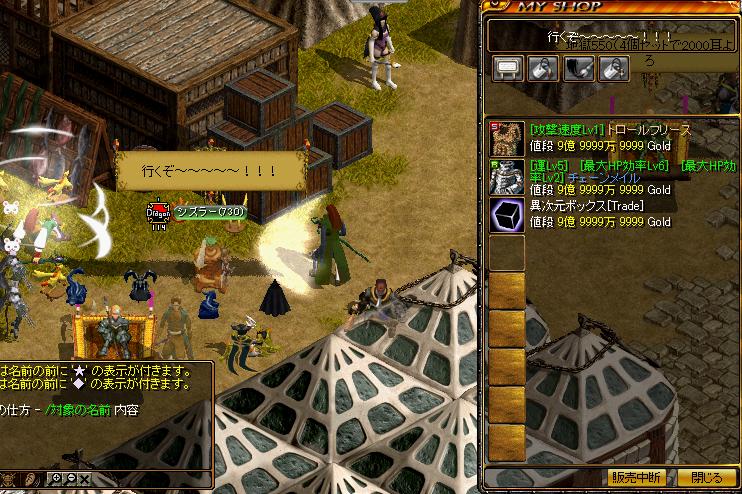Viewport: 742px width, 494px height.
Task: Click the signboard icon in My Shop
Action: pyautogui.click(x=508, y=68)
